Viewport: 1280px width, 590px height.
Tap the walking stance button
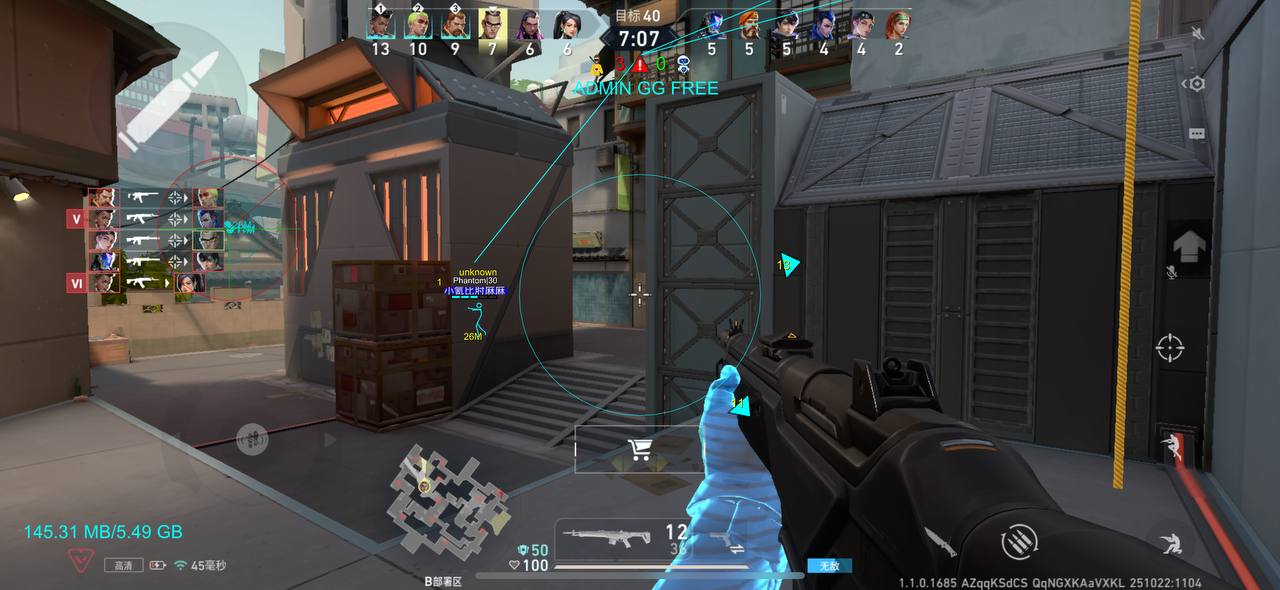(x=1169, y=444)
